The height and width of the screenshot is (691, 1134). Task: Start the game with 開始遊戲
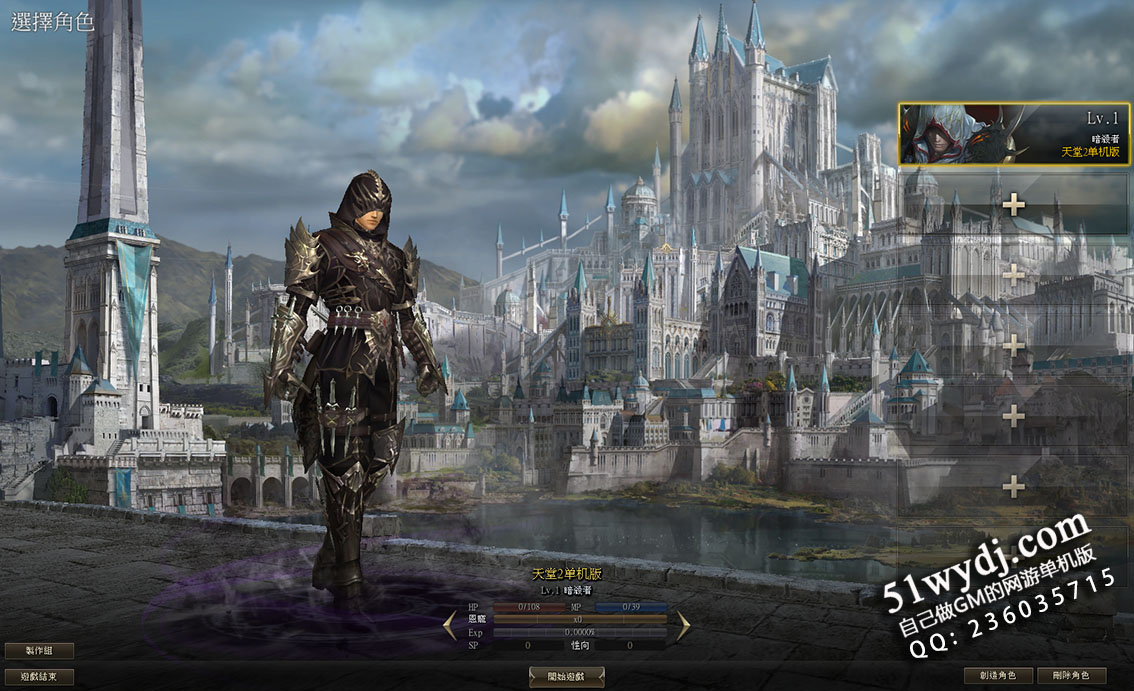point(566,677)
